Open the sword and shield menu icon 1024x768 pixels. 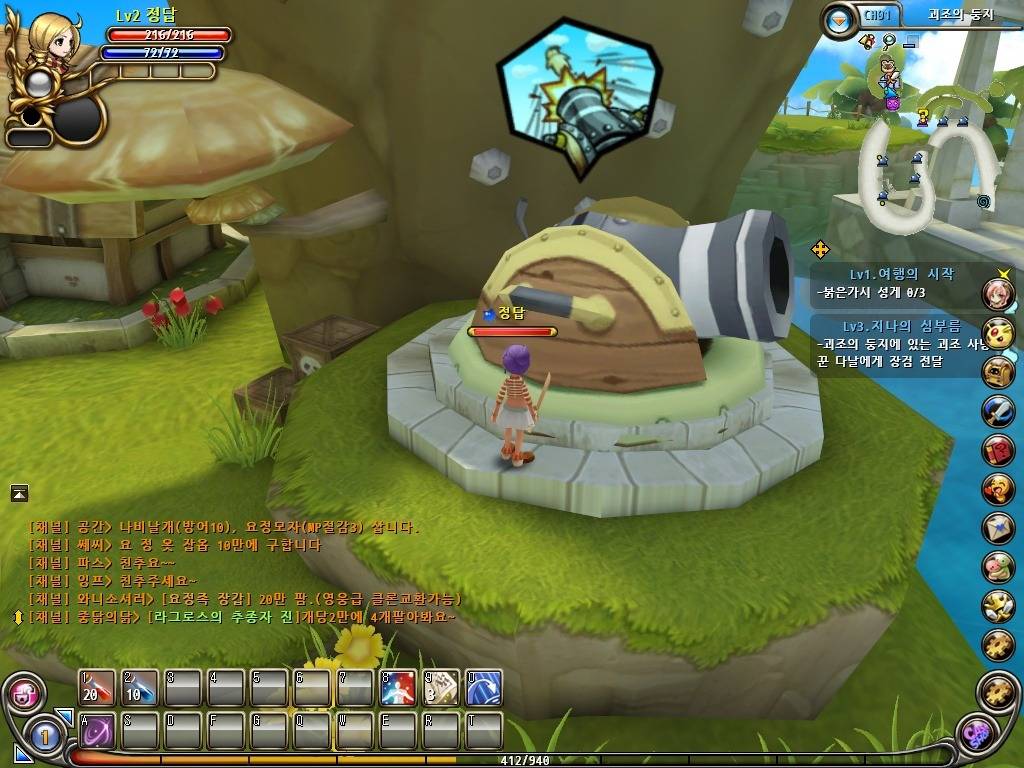998,410
